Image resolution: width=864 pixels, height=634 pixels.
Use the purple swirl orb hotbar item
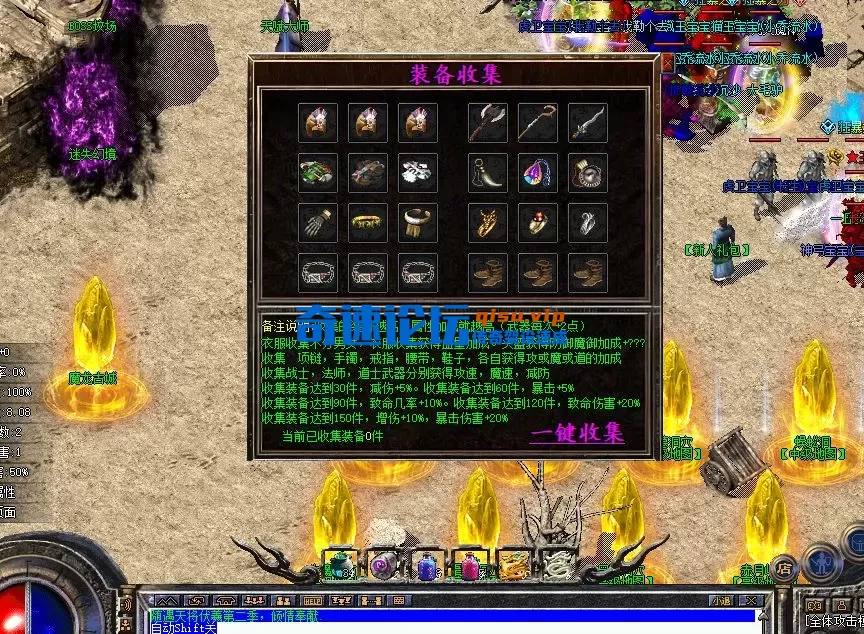(x=383, y=567)
